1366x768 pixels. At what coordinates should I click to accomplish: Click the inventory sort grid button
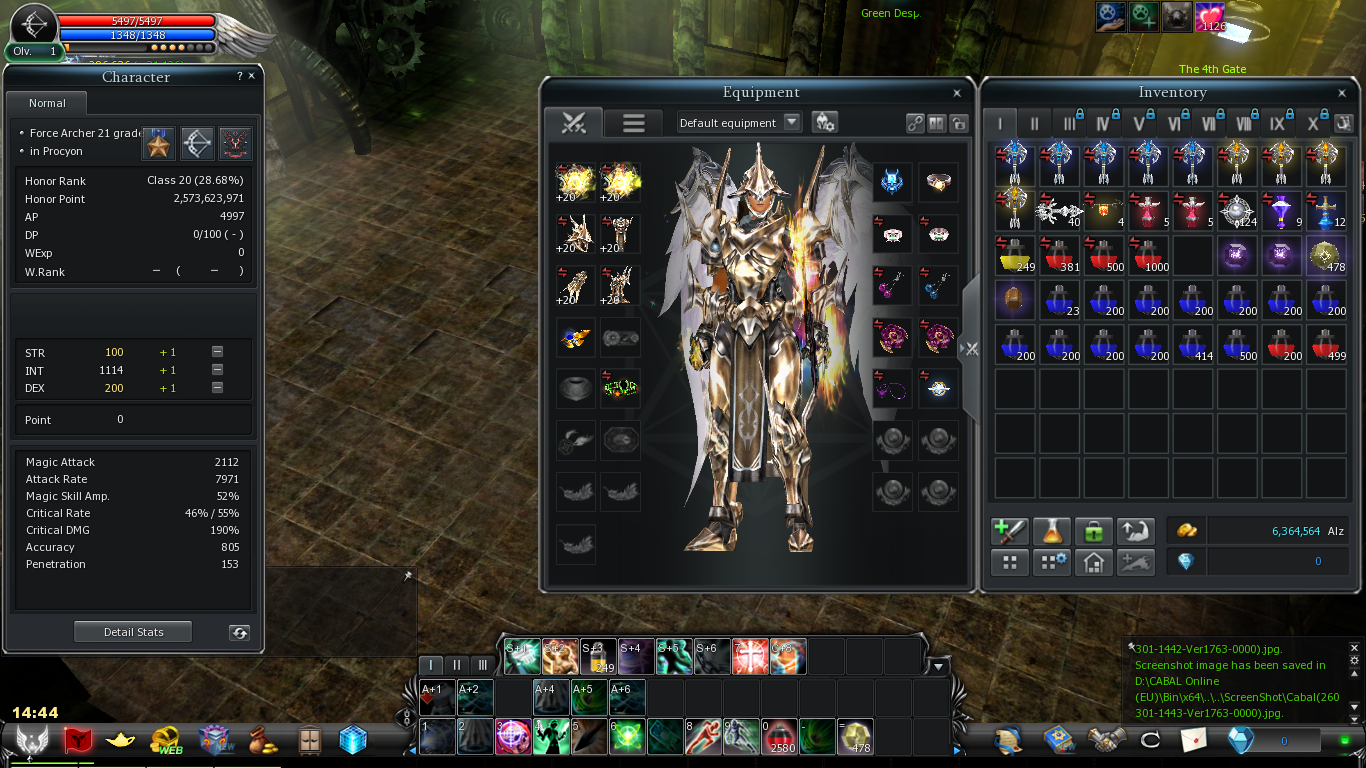point(1010,562)
